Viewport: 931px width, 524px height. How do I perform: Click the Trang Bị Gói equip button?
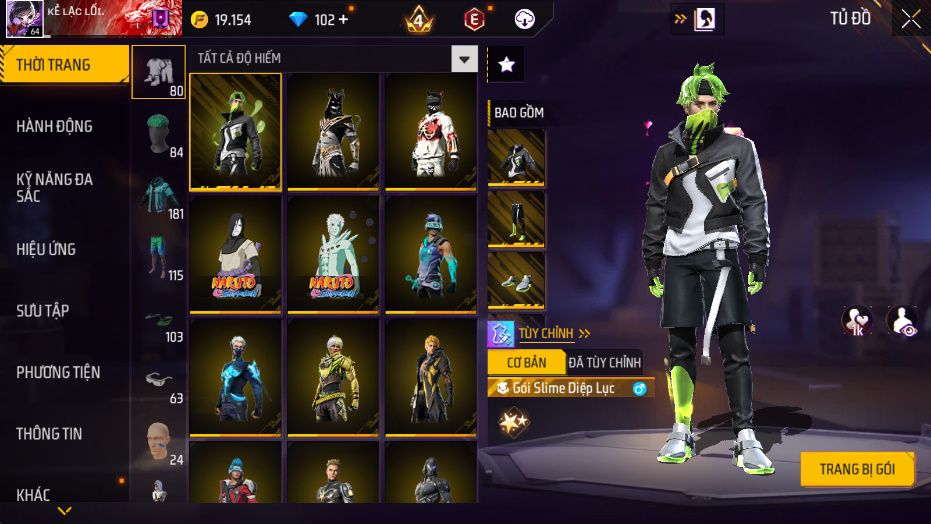click(x=857, y=469)
